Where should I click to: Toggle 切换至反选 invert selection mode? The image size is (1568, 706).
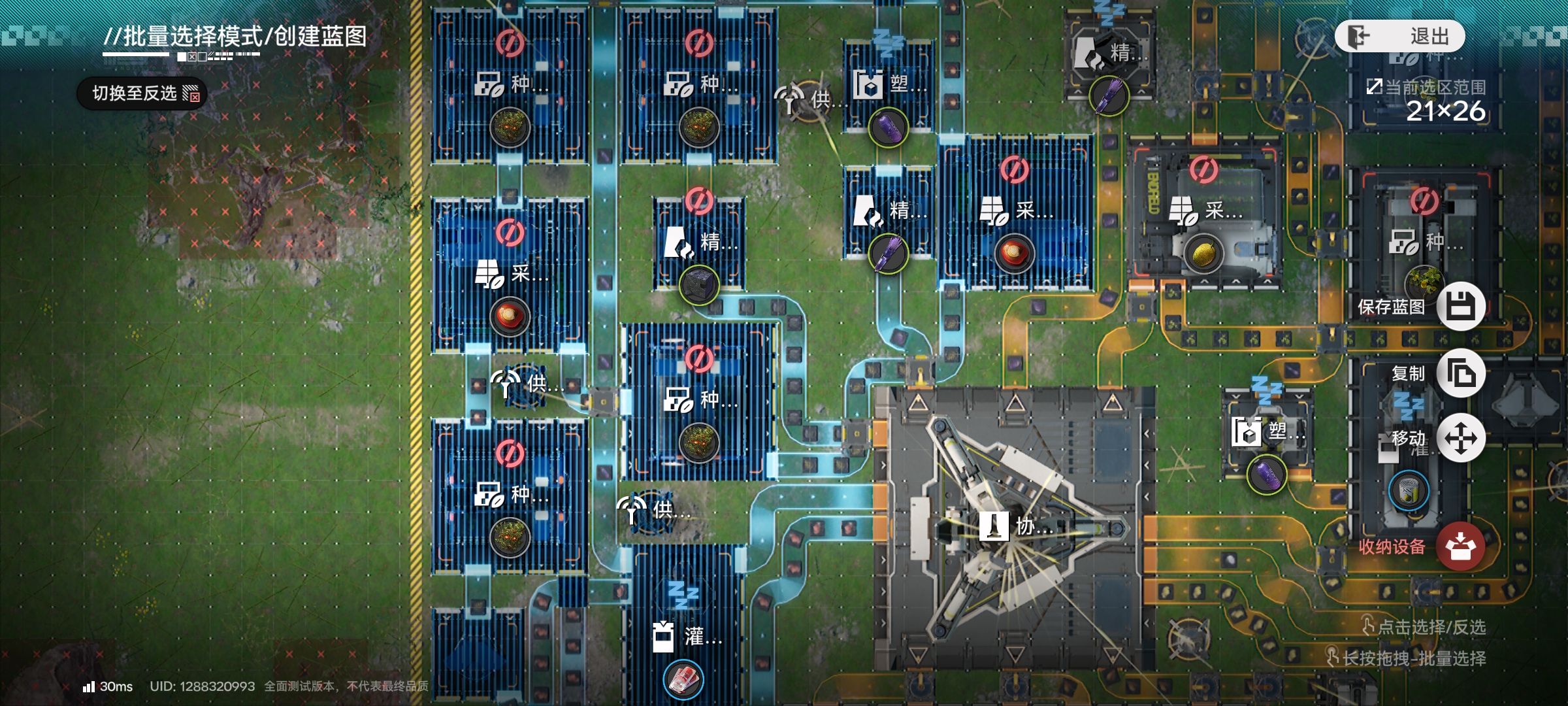(142, 93)
